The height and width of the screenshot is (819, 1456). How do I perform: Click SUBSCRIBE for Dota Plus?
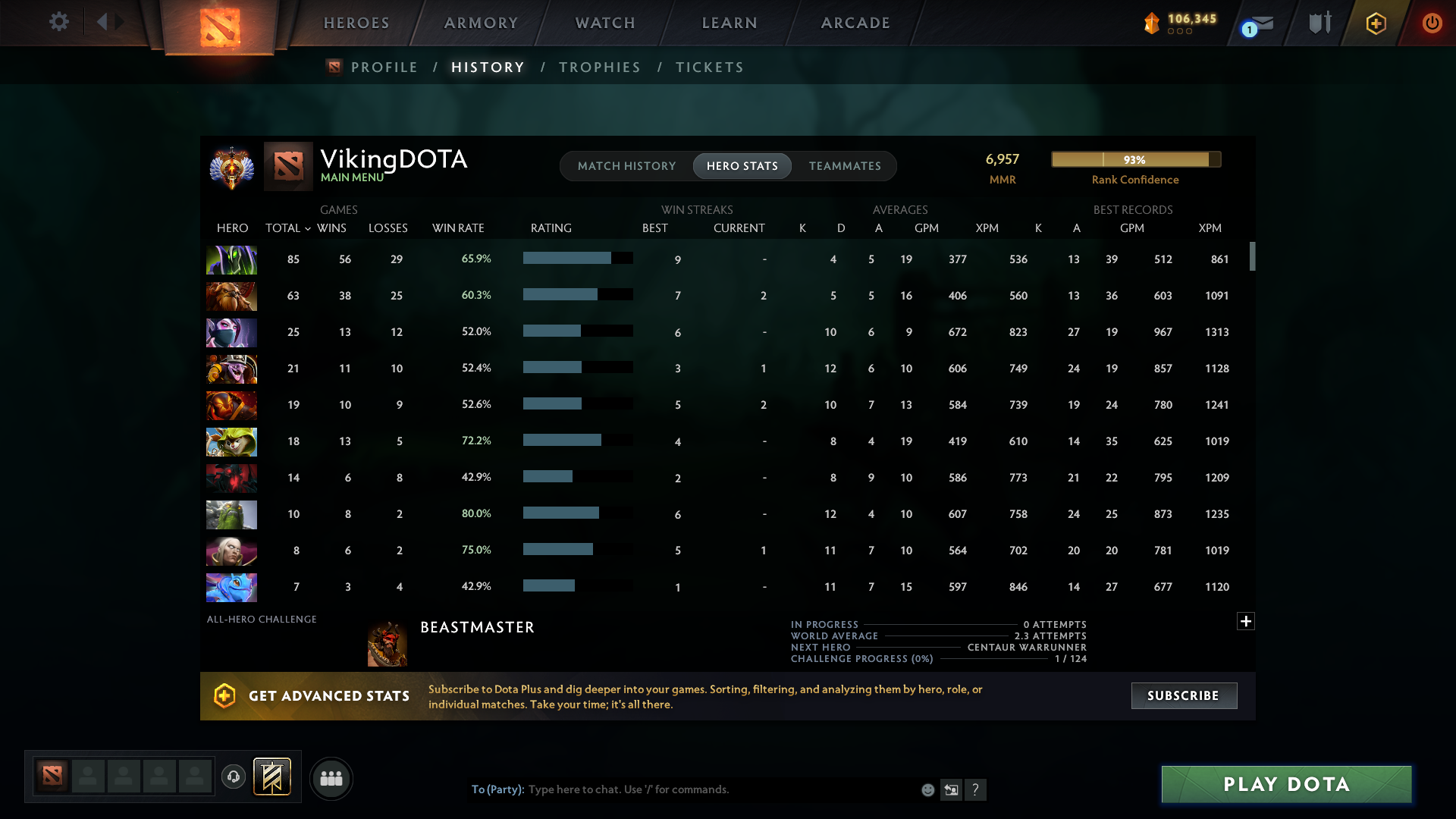[1184, 695]
